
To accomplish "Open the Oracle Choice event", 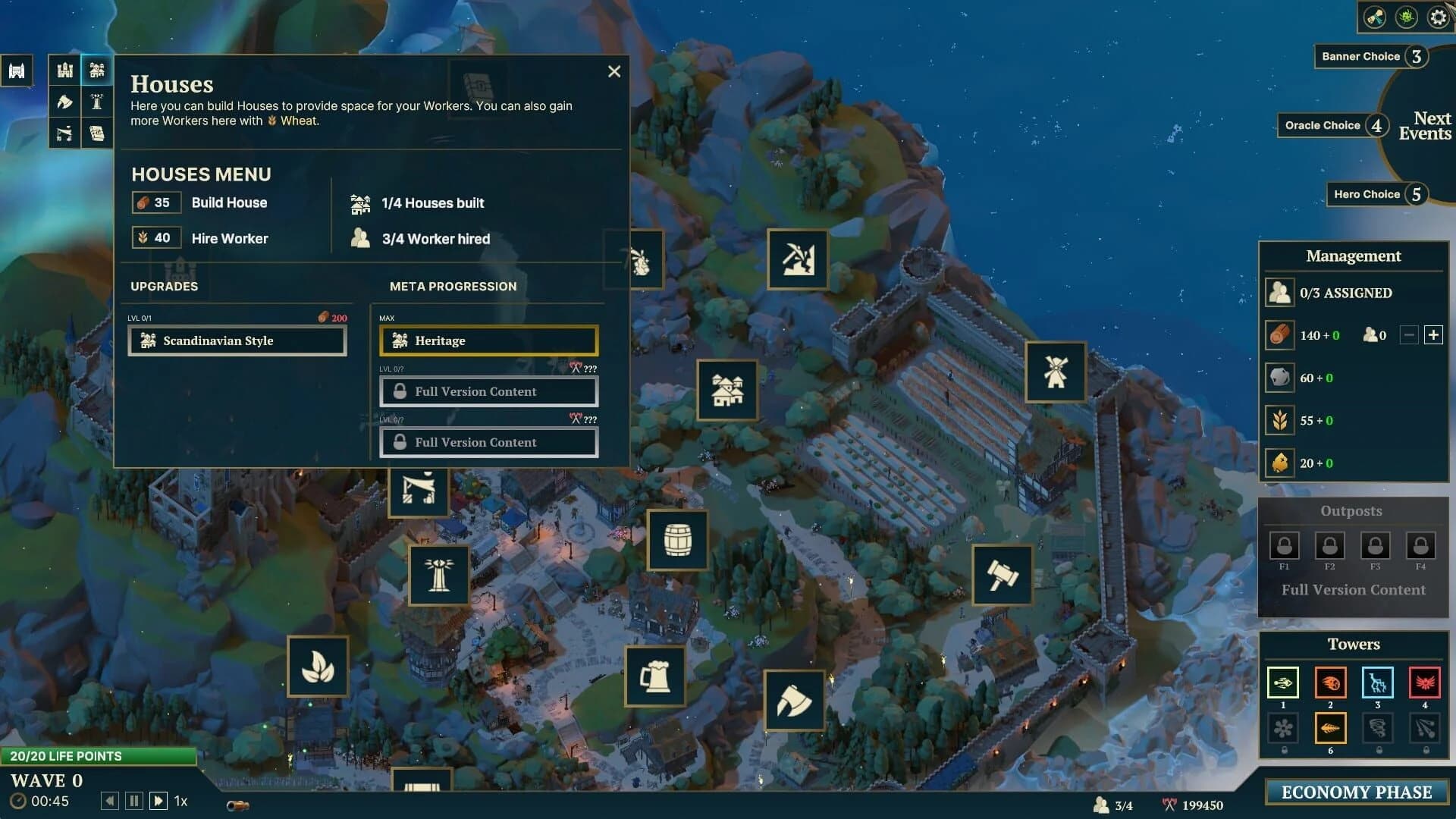I will [x=1332, y=125].
